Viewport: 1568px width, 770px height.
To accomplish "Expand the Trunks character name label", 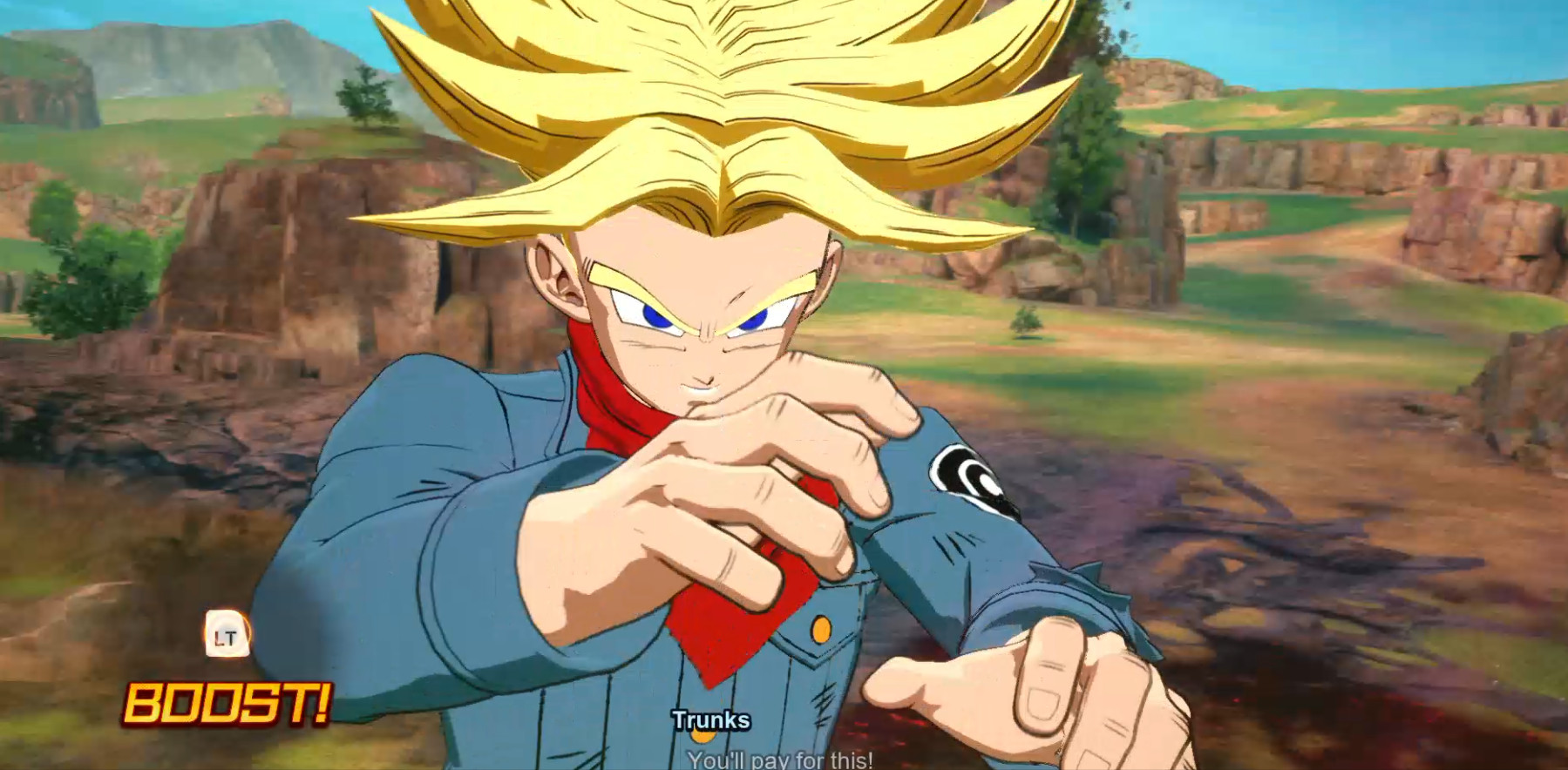I will click(712, 720).
